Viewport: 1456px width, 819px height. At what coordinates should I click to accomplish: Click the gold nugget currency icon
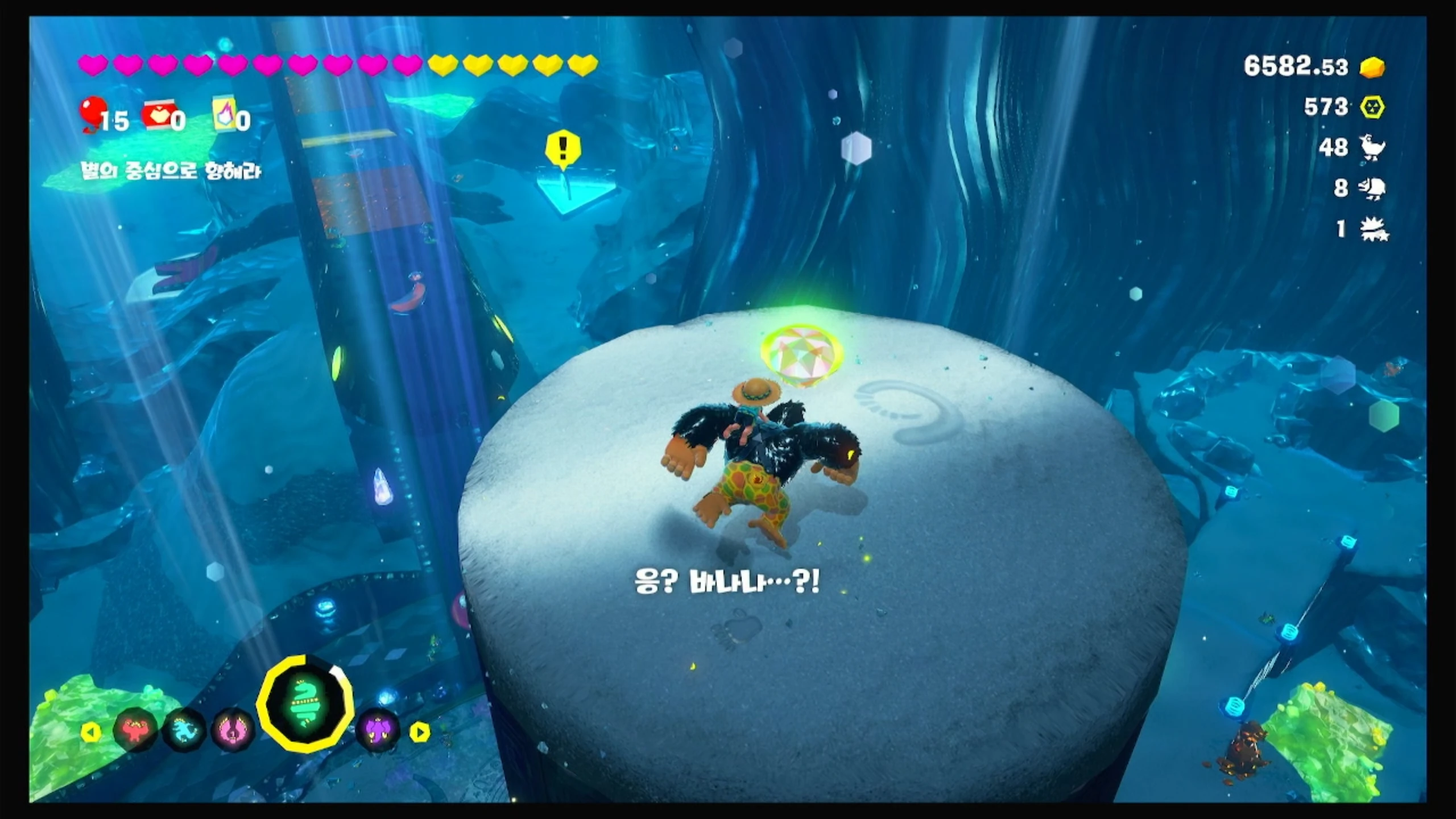1372,67
